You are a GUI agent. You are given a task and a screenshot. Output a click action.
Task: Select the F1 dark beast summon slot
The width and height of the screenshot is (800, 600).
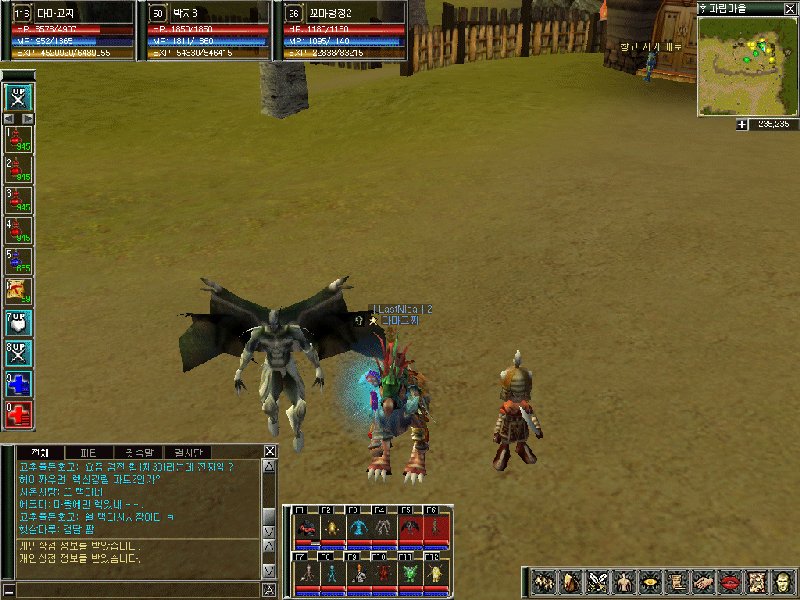point(305,527)
